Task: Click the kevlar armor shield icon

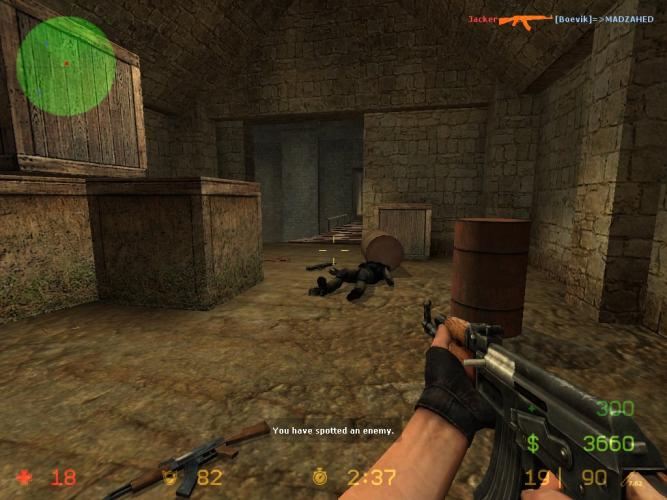Action: click(171, 477)
